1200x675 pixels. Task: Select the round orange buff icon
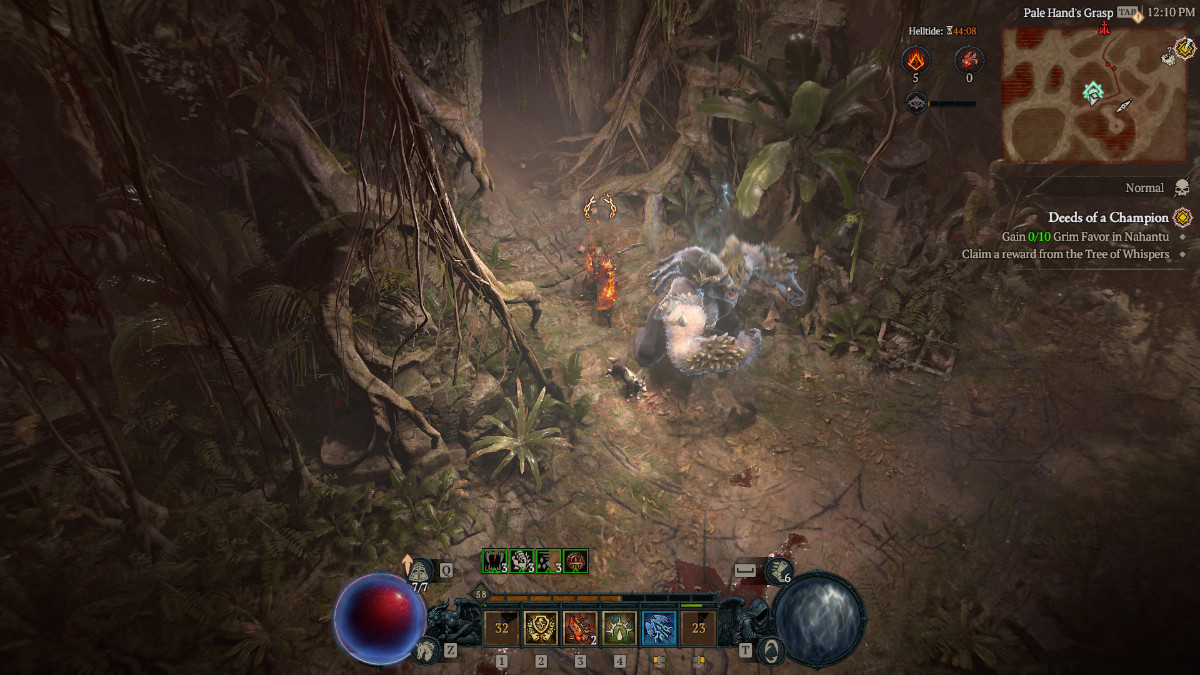575,561
